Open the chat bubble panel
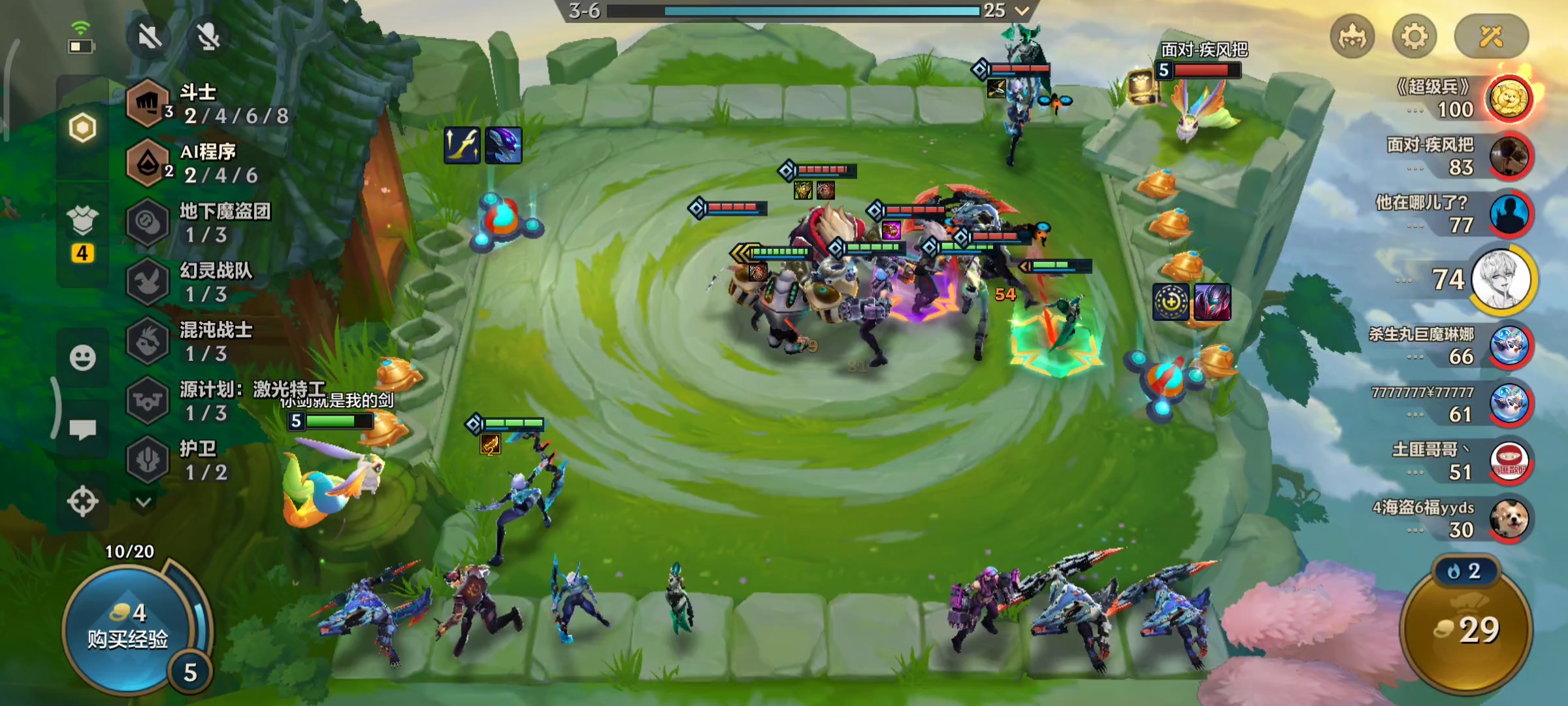1568x706 pixels. coord(82,429)
